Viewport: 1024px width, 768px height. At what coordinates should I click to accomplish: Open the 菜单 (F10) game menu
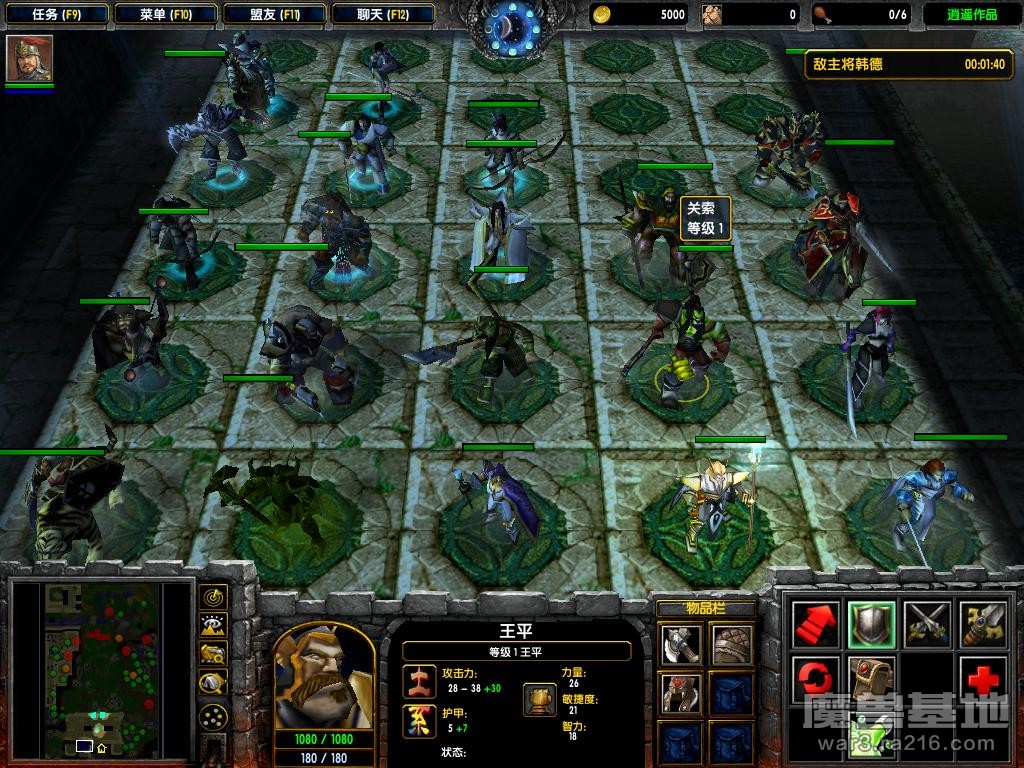(x=165, y=14)
